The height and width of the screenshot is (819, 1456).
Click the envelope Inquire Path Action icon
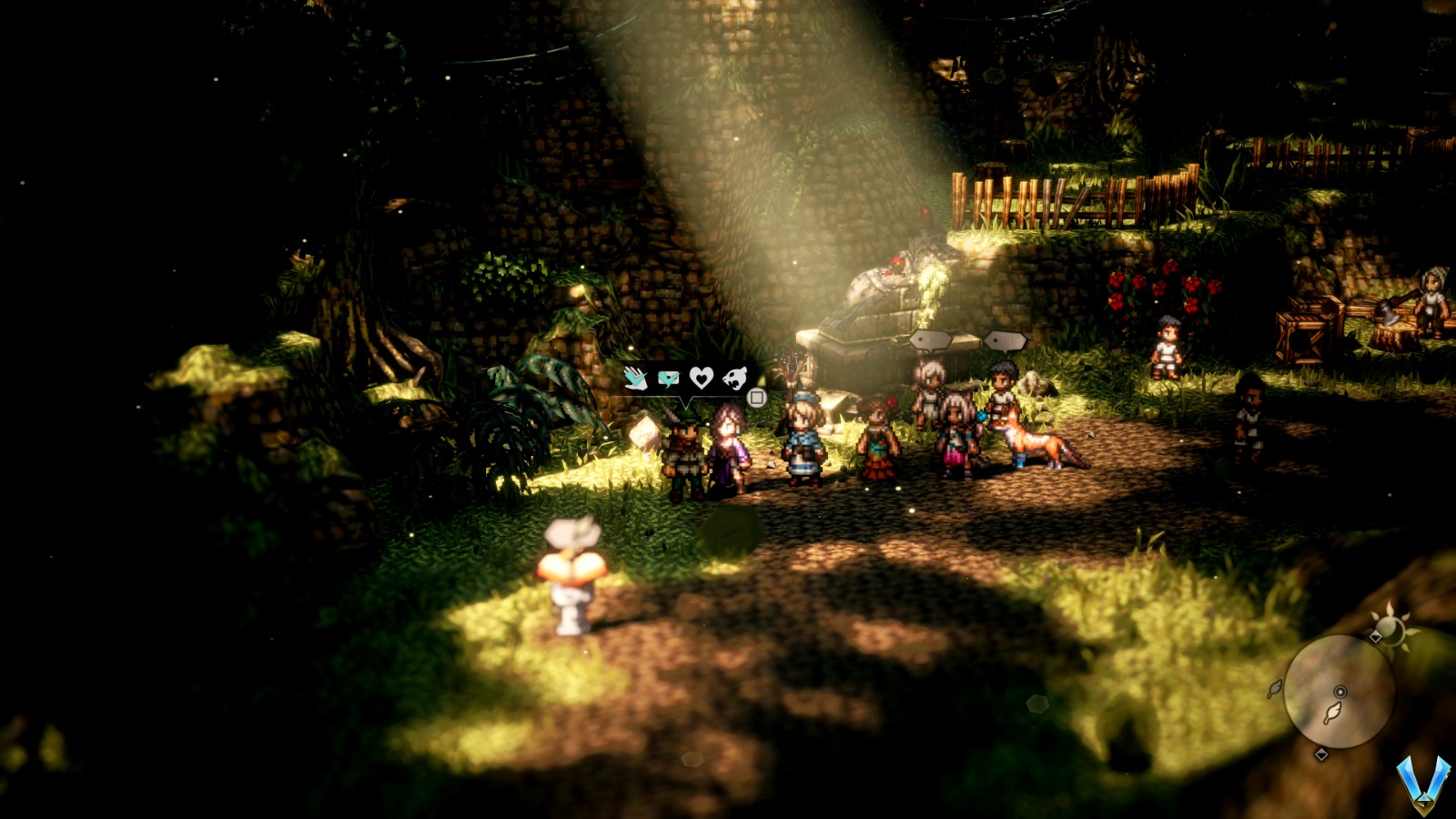(x=669, y=376)
